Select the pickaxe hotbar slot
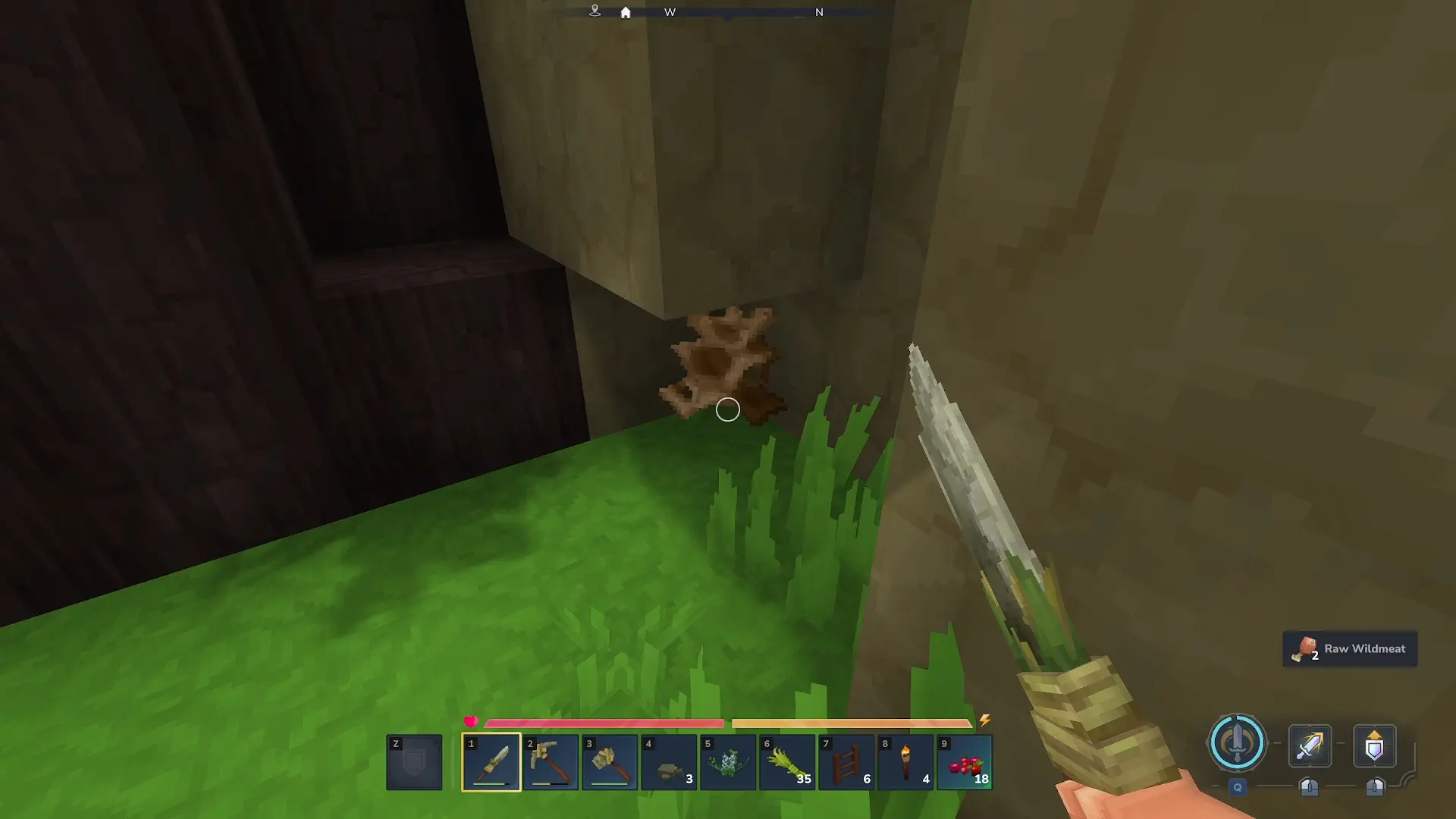1456x819 pixels. click(551, 761)
